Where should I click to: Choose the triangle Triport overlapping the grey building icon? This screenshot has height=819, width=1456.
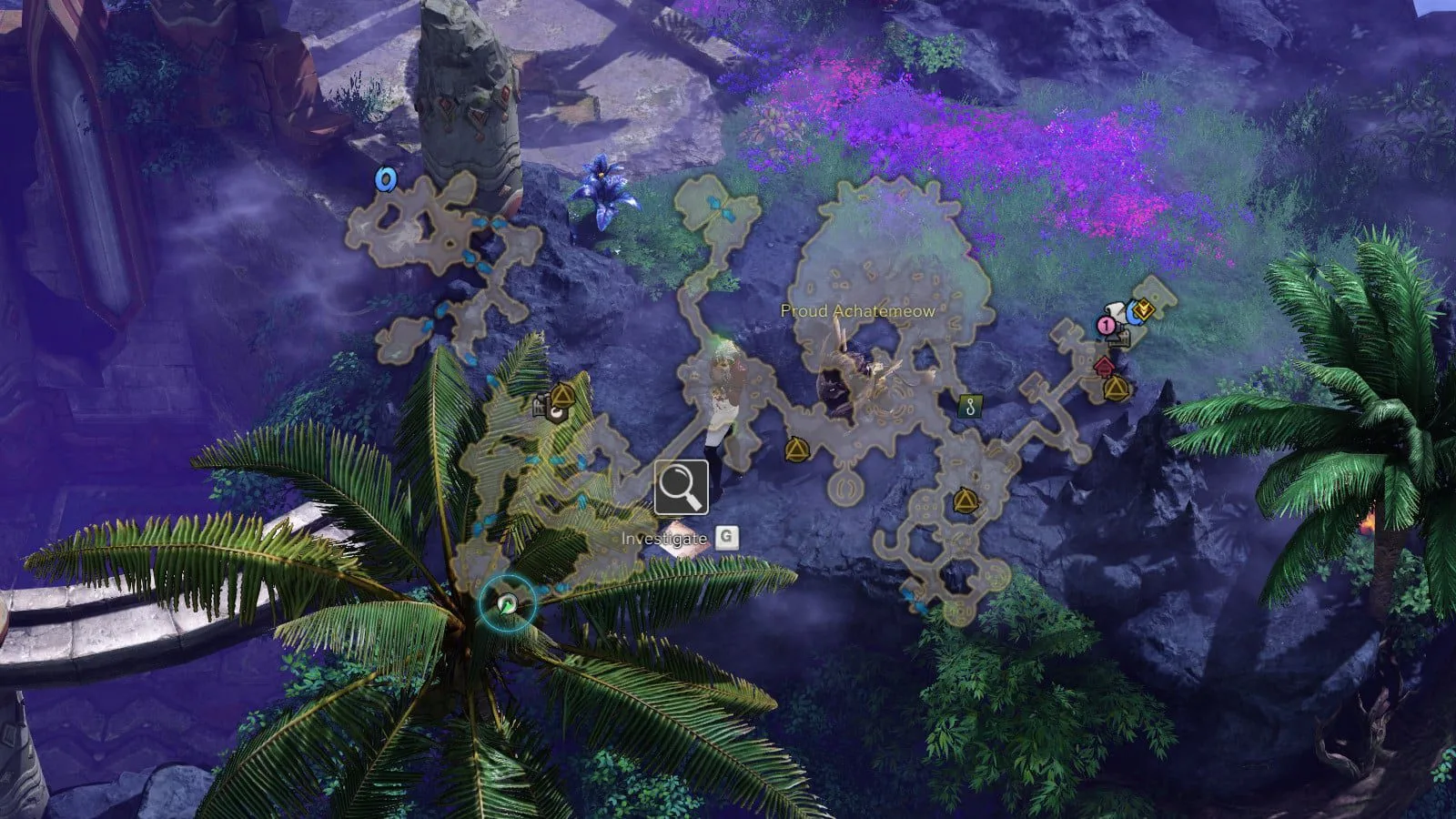(563, 396)
